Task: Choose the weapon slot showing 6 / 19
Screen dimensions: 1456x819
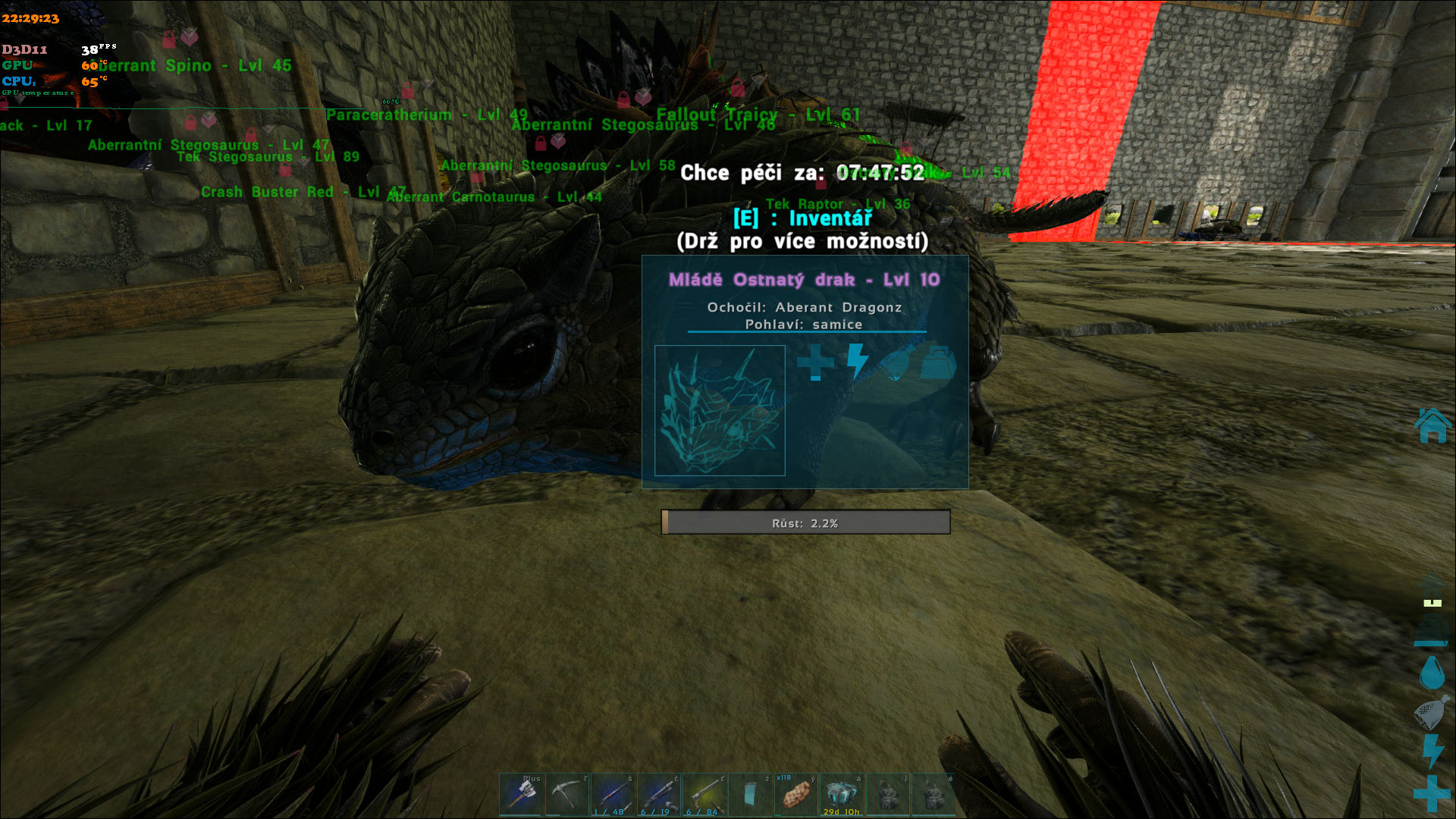Action: pos(658,794)
